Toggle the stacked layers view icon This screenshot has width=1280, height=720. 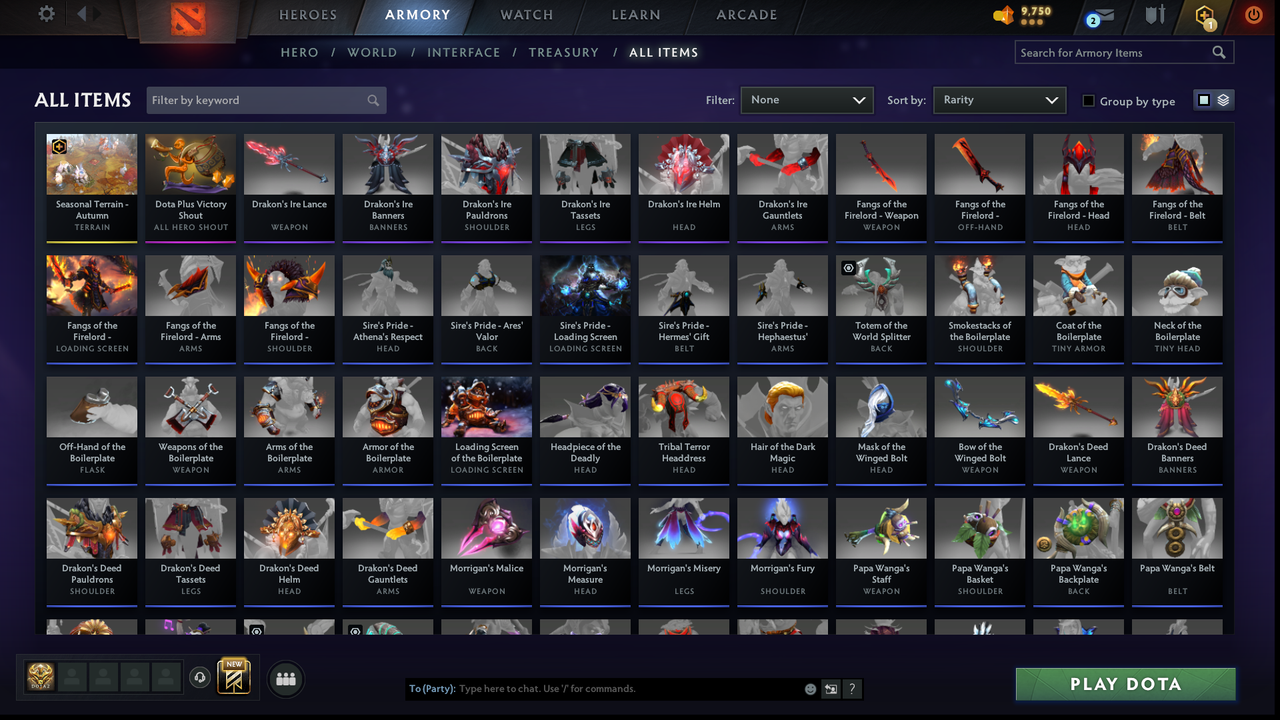[x=1222, y=100]
